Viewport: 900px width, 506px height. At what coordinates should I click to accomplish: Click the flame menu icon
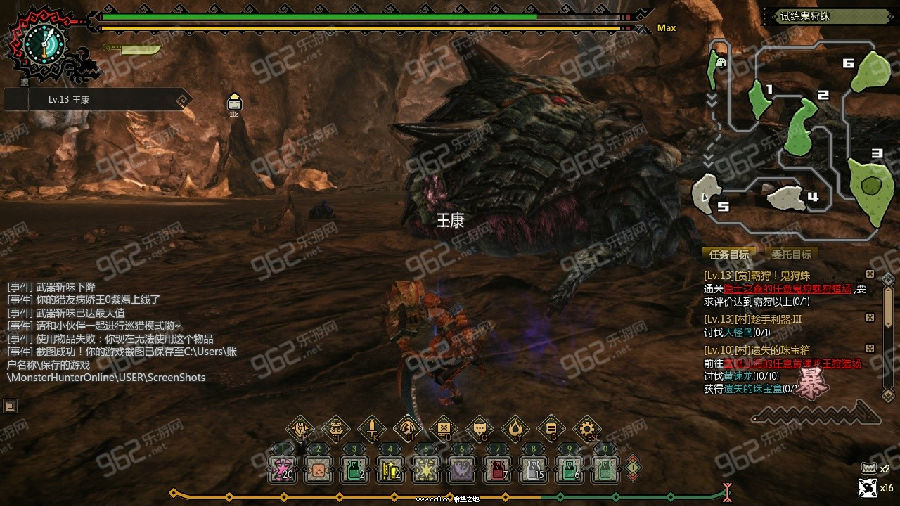(515, 429)
